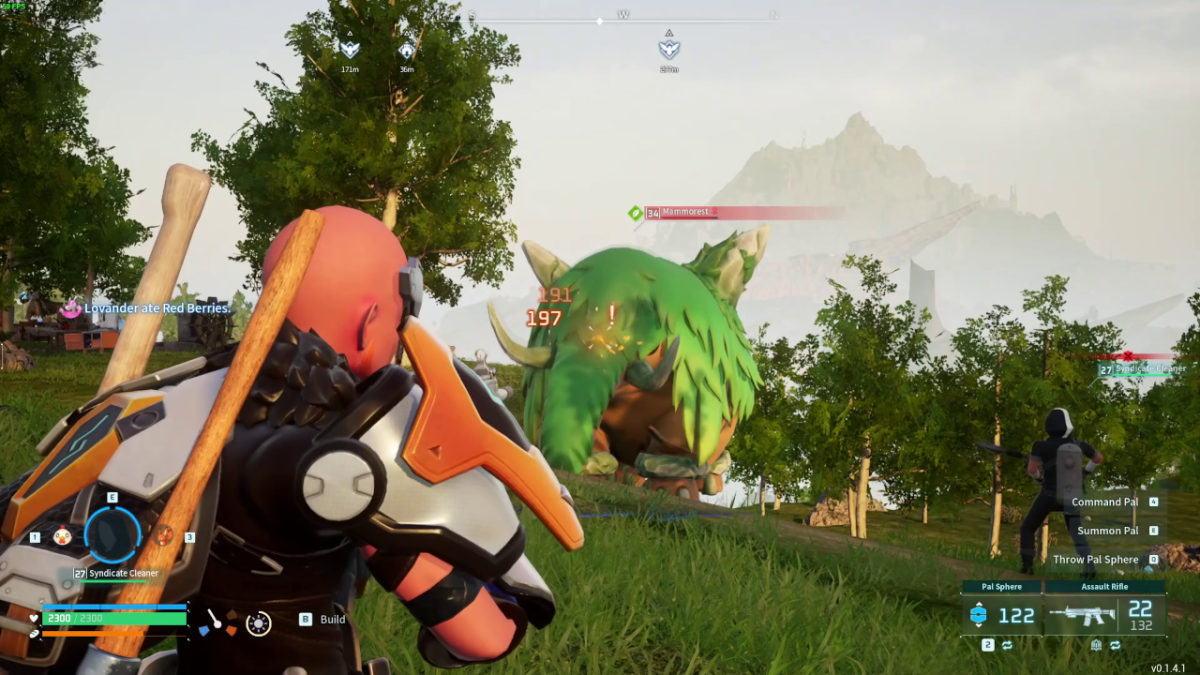
Task: Select the Pal Sphere slot
Action: pyautogui.click(x=1002, y=615)
